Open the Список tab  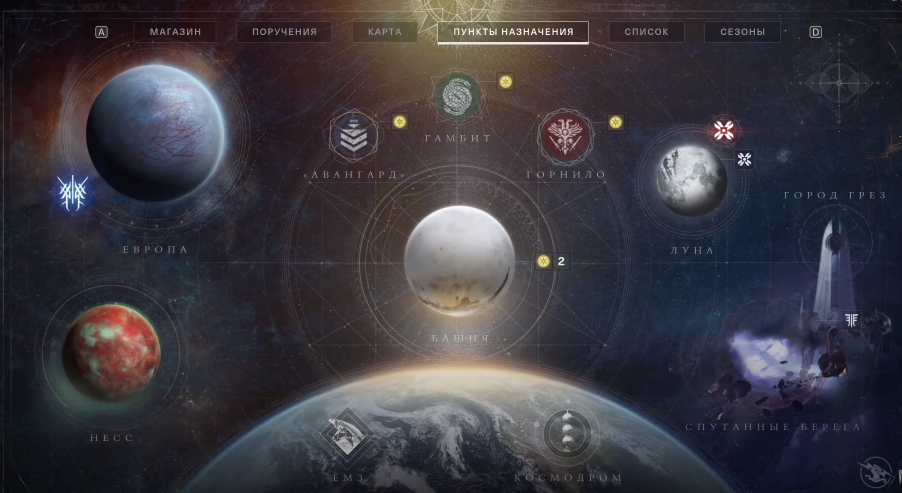click(x=646, y=32)
